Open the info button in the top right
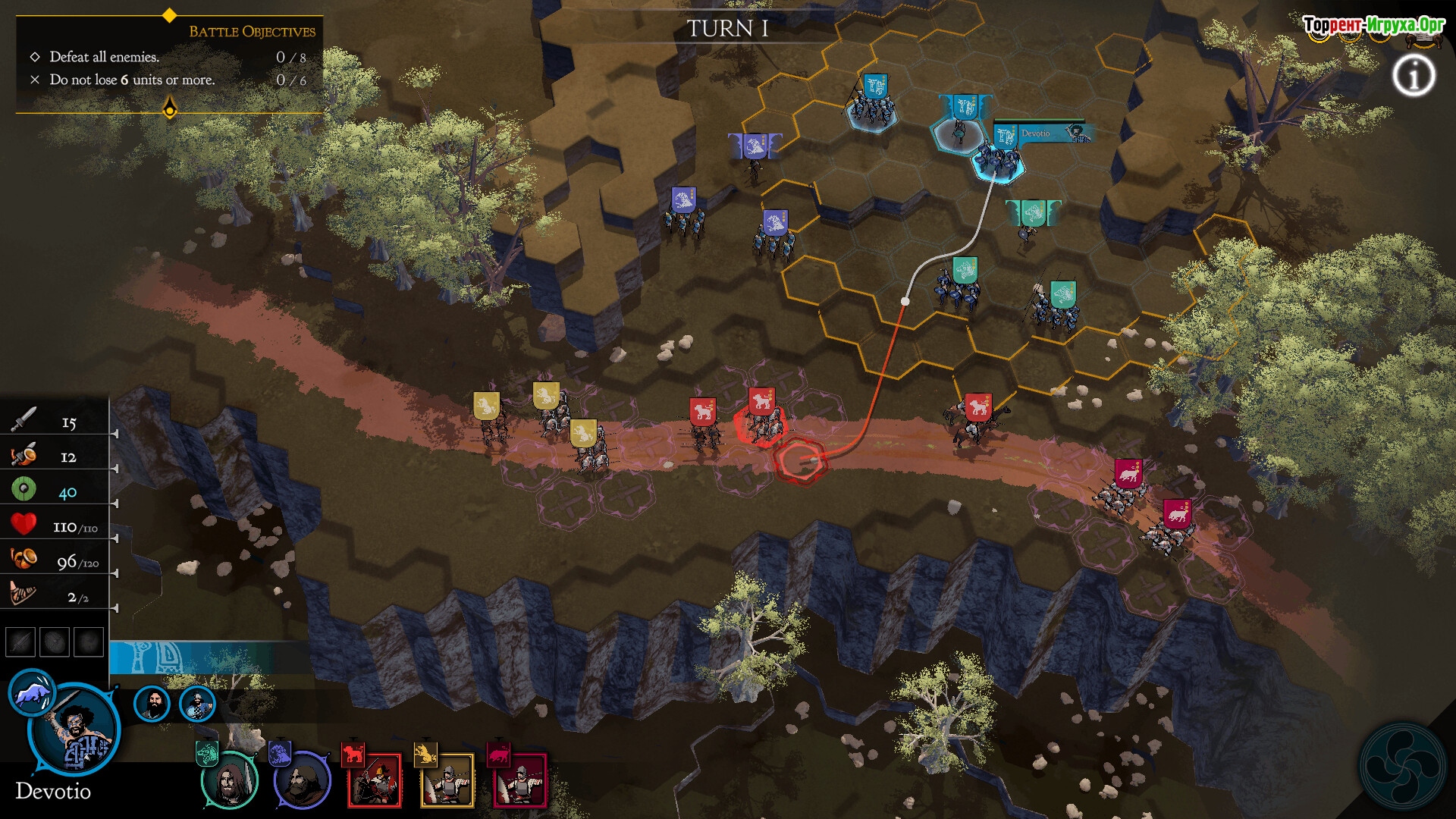Screen dimensions: 1456x819 tap(1414, 76)
